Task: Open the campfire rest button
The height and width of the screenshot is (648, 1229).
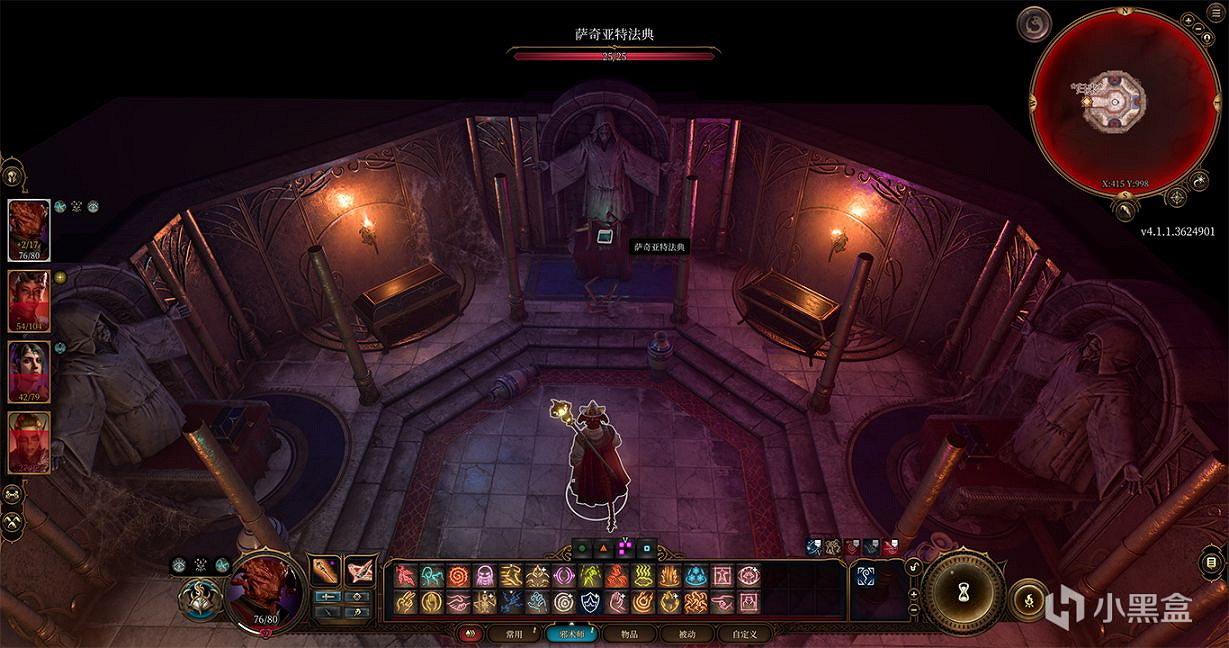Action: pos(1028,599)
